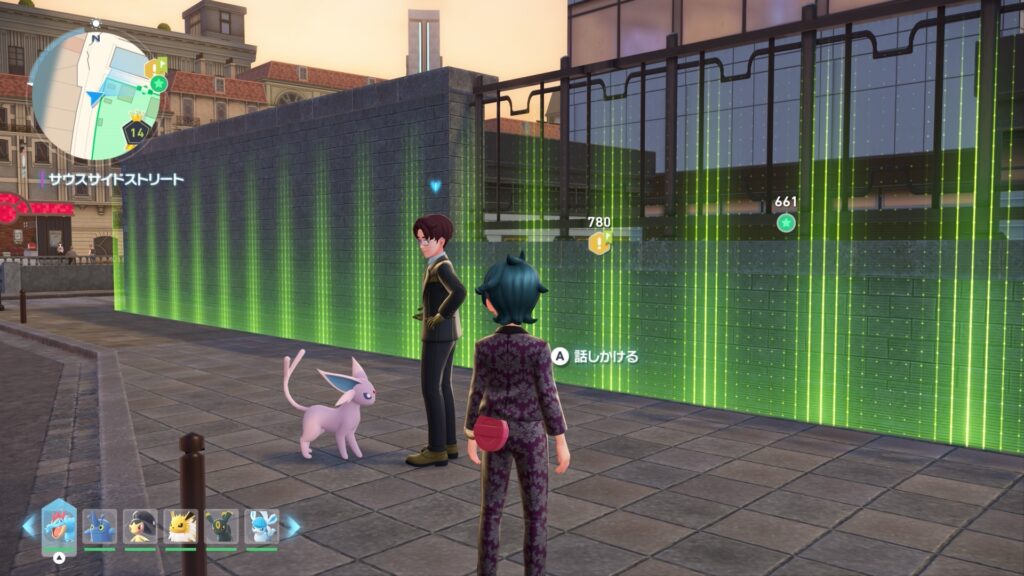Select the green star marker on minimap

coord(158,83)
